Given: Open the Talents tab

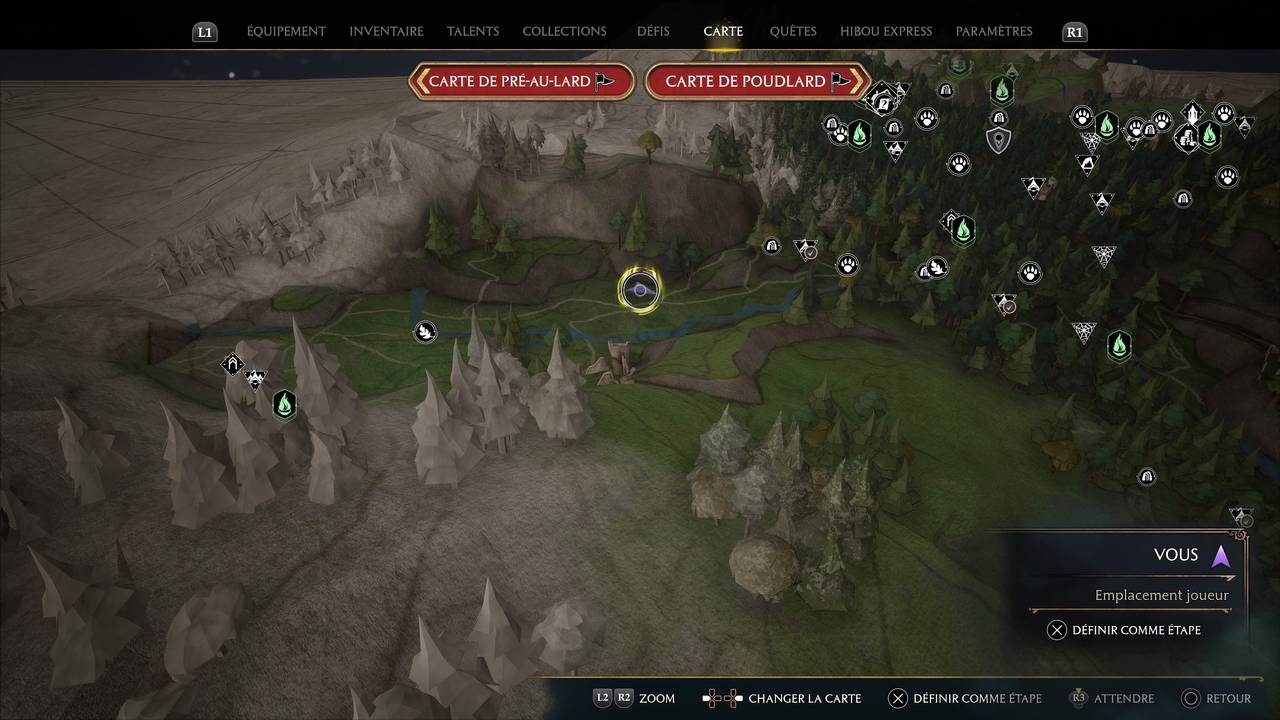Looking at the screenshot, I should click(473, 31).
